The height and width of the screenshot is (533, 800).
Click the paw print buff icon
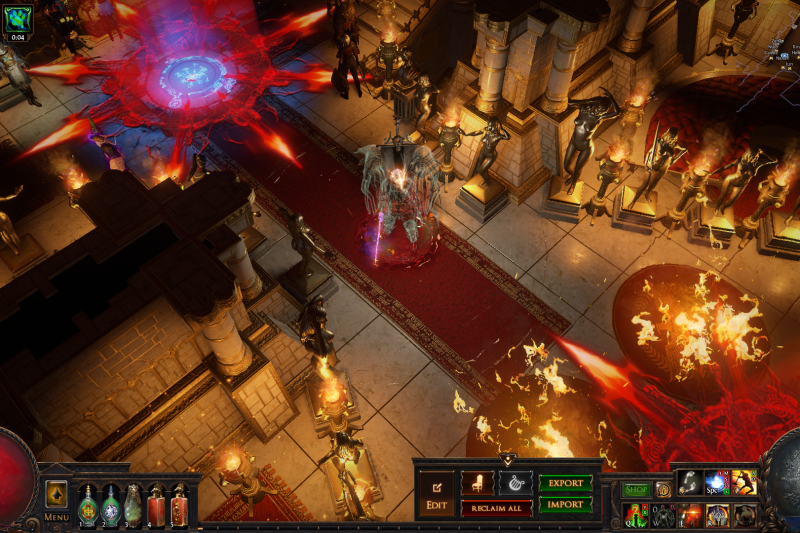[18, 17]
